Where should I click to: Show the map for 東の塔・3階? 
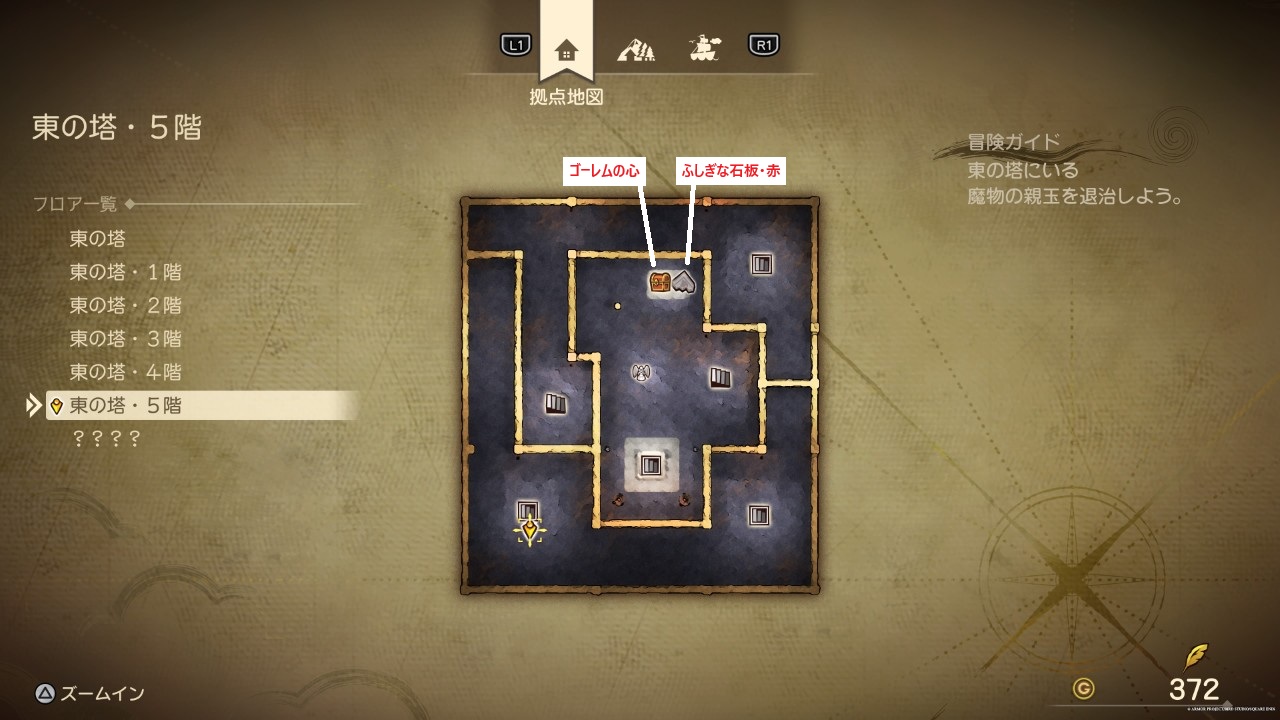(125, 339)
